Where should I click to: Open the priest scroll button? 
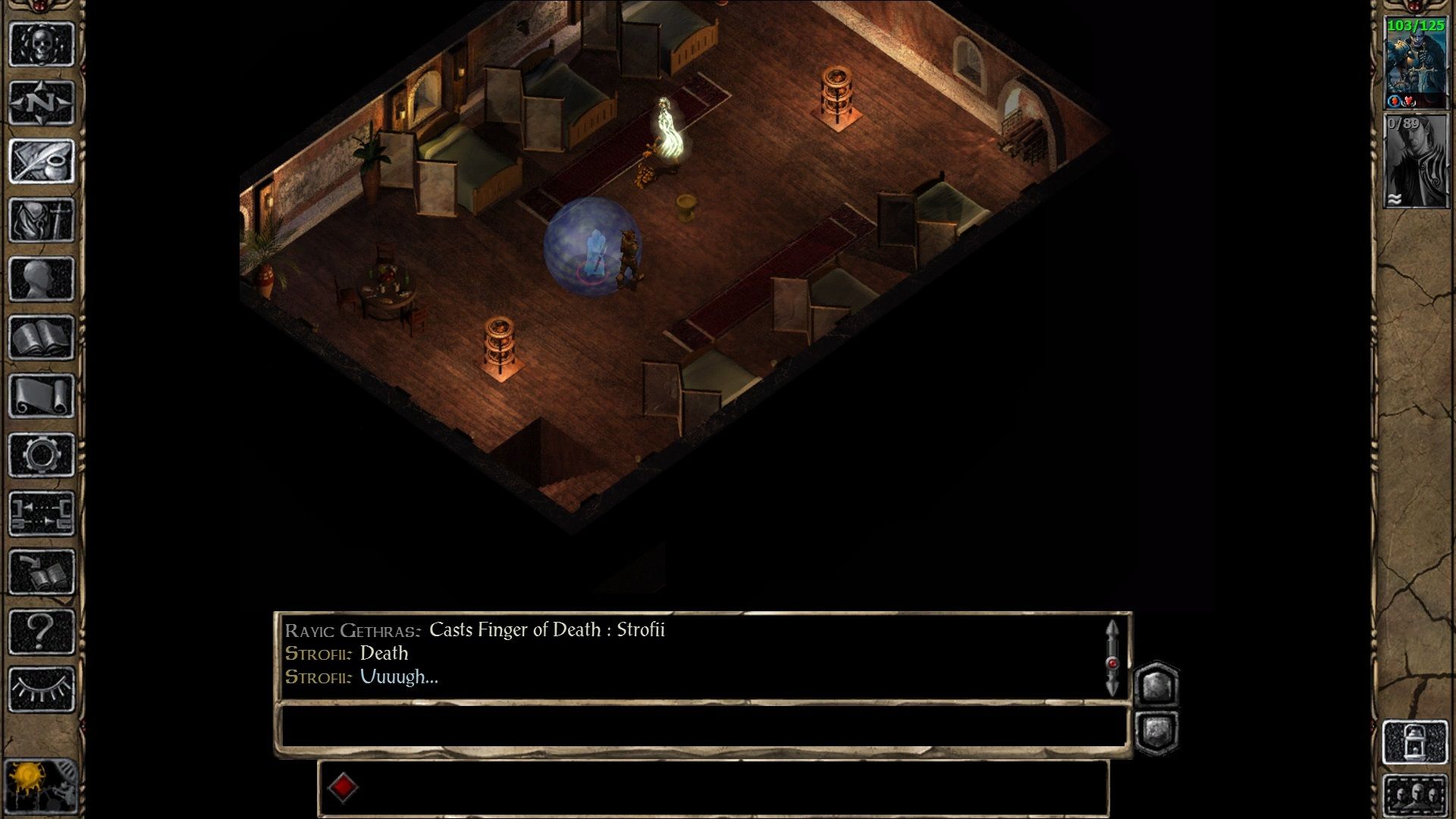[42, 396]
